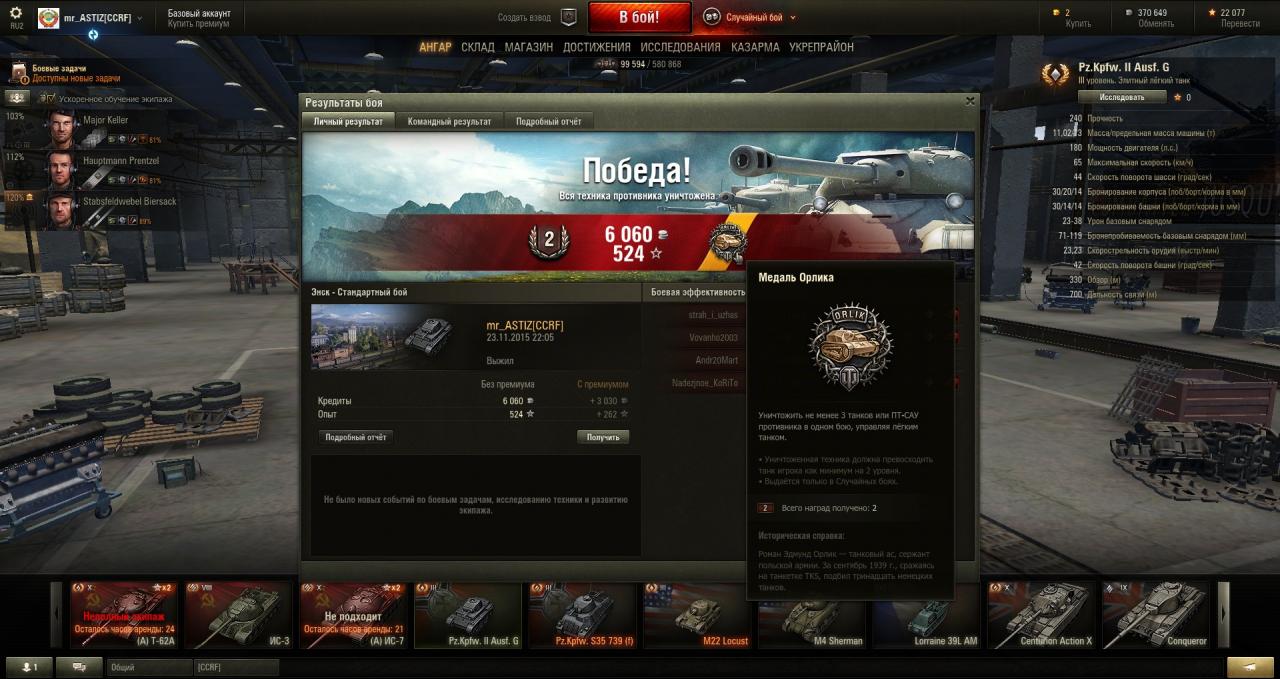Go to ДОСТИЖЕНИЯ achievements section
Image resolution: width=1280 pixels, height=679 pixels.
pos(596,47)
